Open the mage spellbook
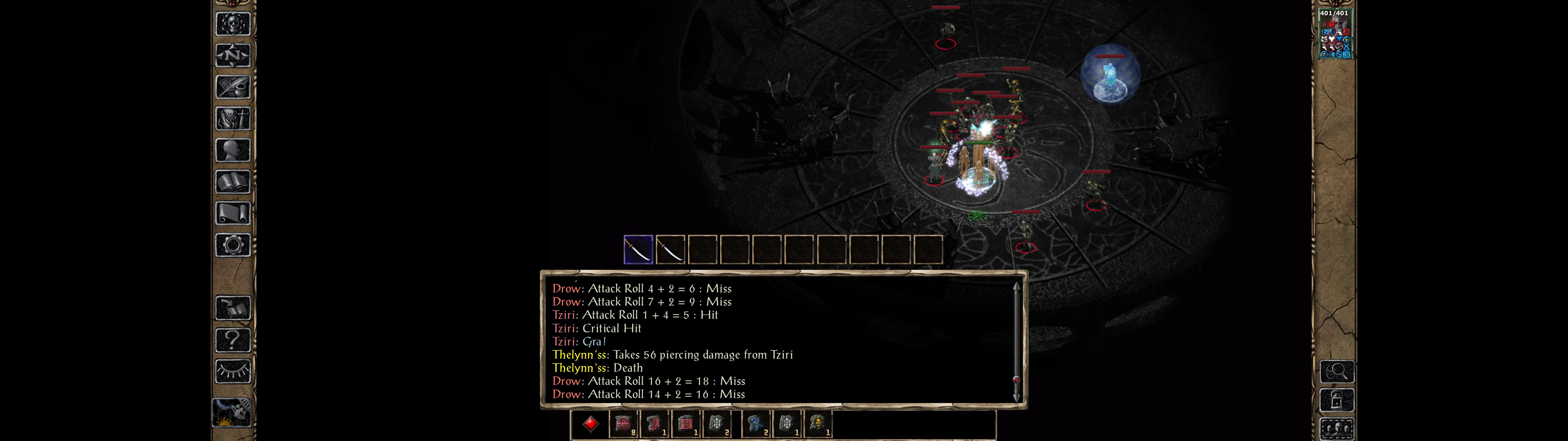1568x441 pixels. click(232, 182)
